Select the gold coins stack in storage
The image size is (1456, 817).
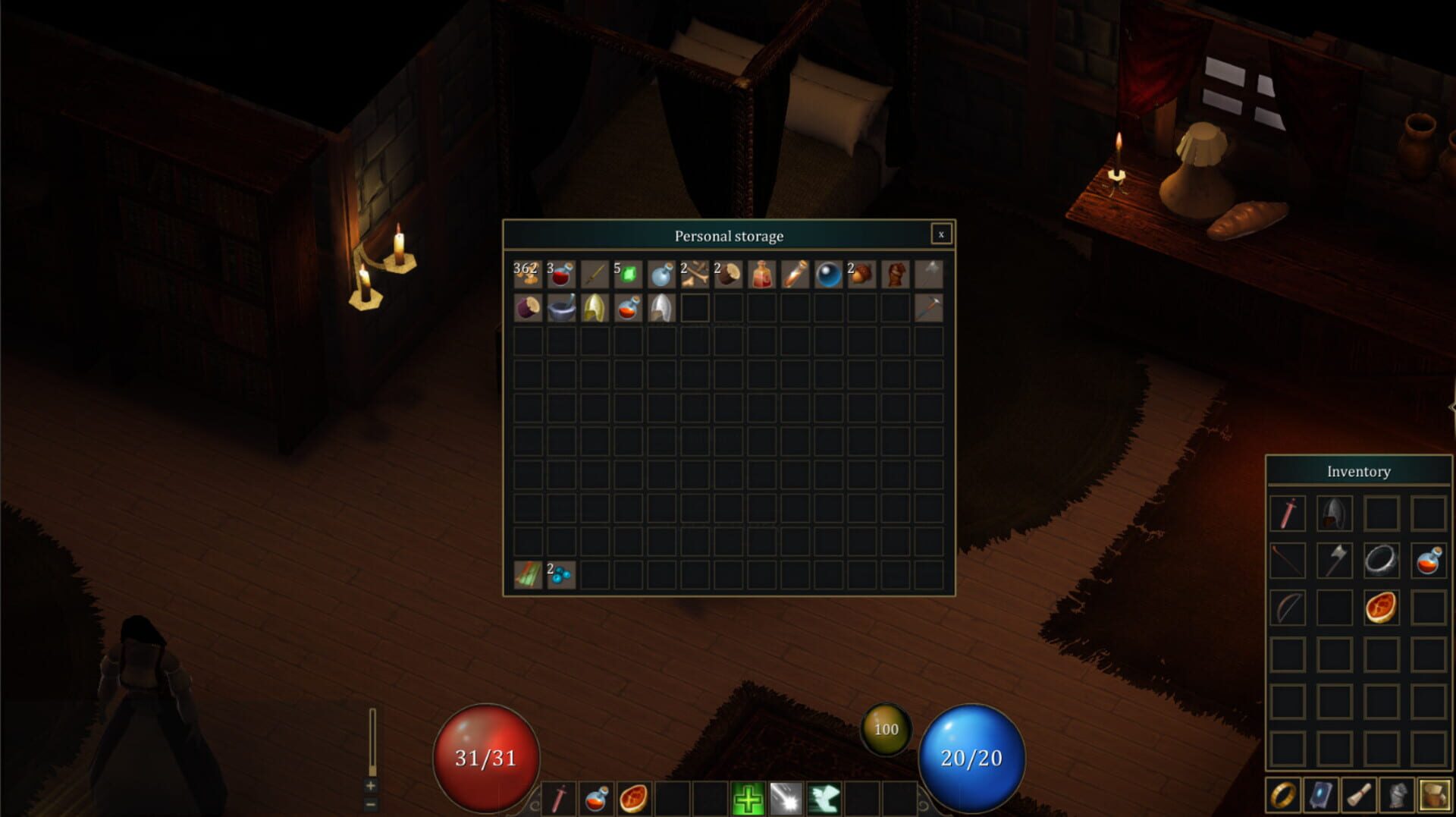coord(527,275)
